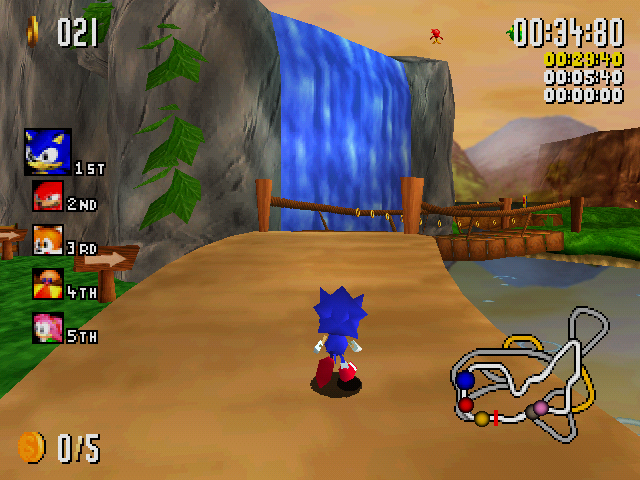Viewport: 640px width, 480px height.
Task: Click Knuckles' 2nd place portrait
Action: point(47,197)
